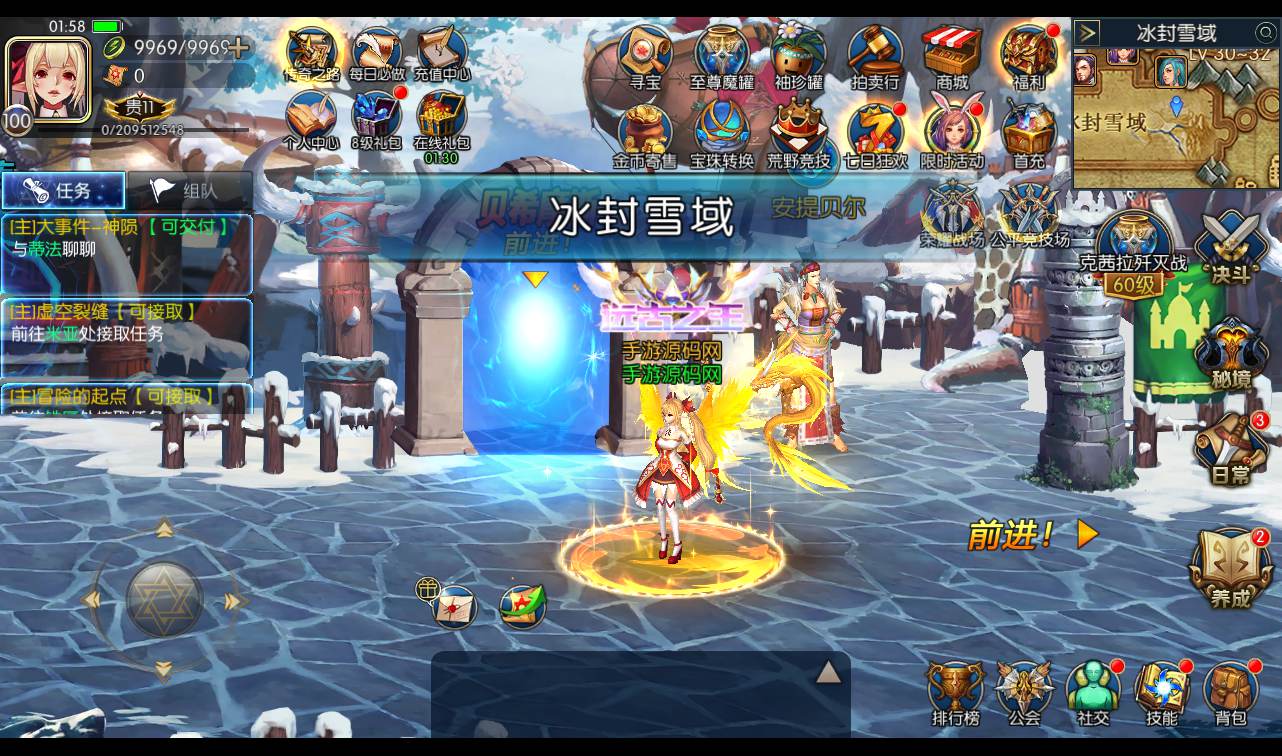Open the 福利 welfare rewards
This screenshot has width=1282, height=756.
pyautogui.click(x=1028, y=55)
